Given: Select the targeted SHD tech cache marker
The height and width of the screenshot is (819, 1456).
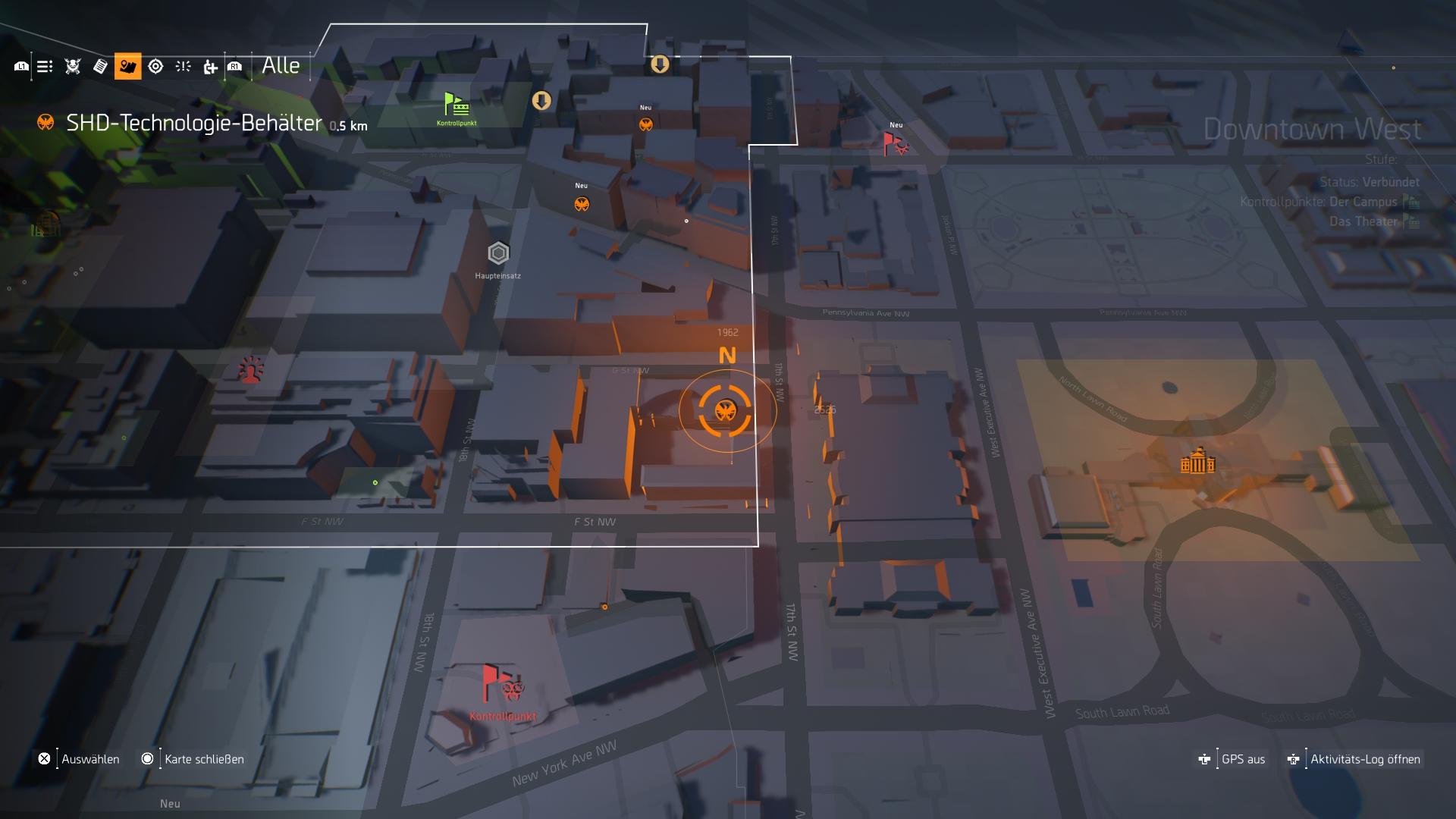Looking at the screenshot, I should pyautogui.click(x=726, y=411).
